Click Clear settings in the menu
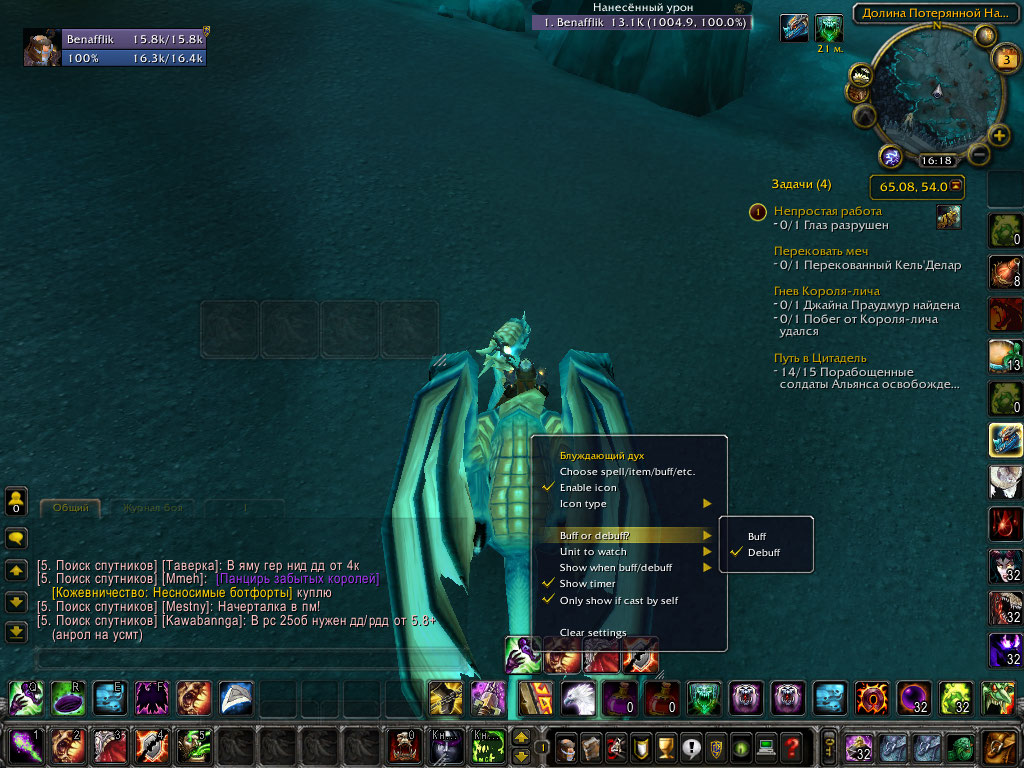The image size is (1024, 768). 593,632
